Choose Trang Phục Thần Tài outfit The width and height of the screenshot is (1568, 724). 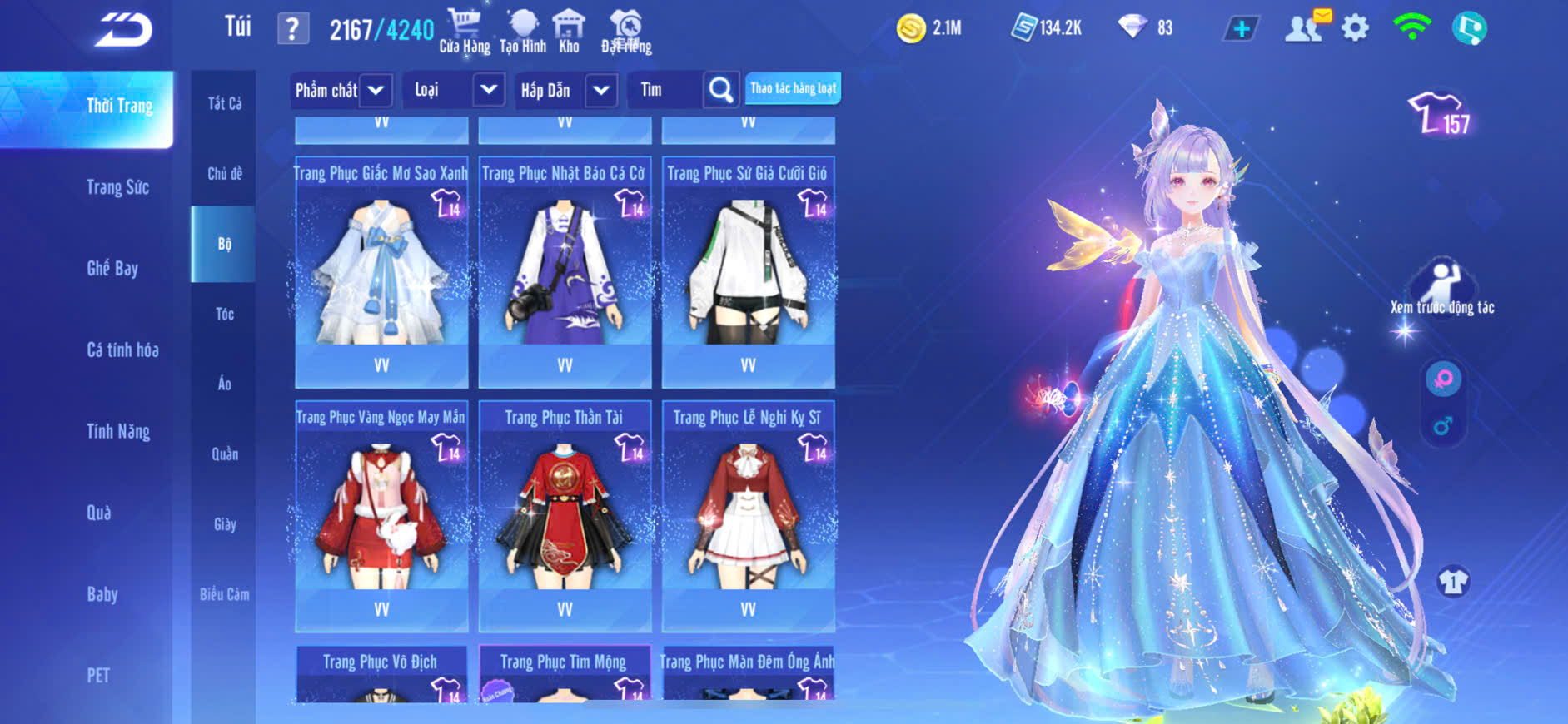565,514
